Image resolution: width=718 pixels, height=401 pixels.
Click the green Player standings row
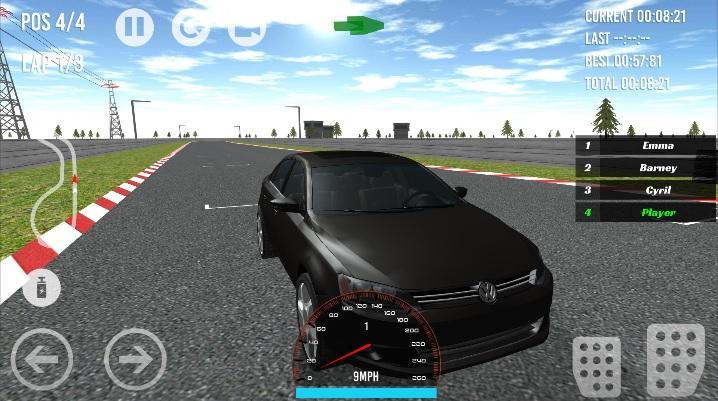646,212
